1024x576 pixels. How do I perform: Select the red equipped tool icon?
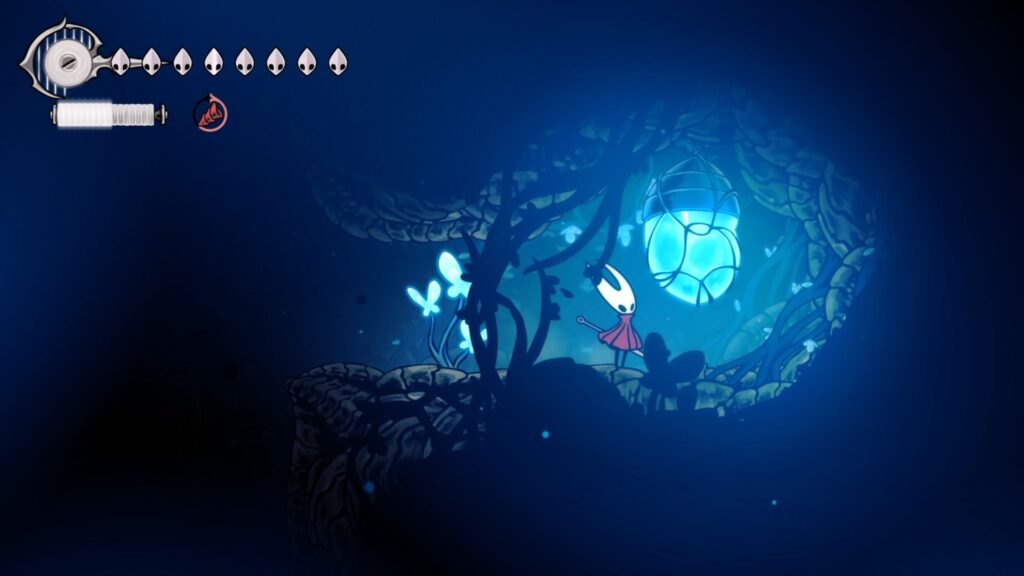tap(210, 113)
